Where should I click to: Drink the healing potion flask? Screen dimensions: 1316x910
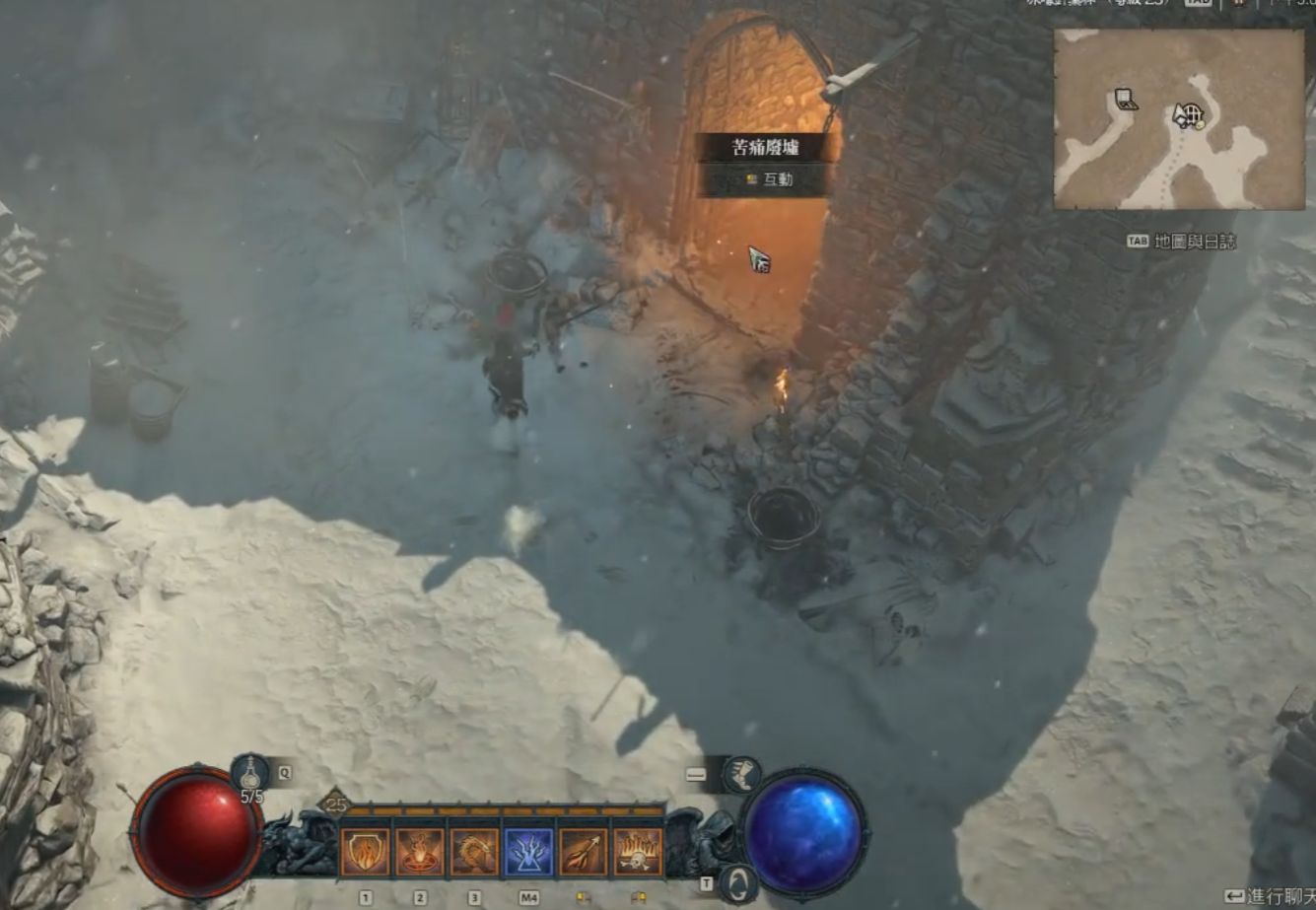(x=251, y=773)
